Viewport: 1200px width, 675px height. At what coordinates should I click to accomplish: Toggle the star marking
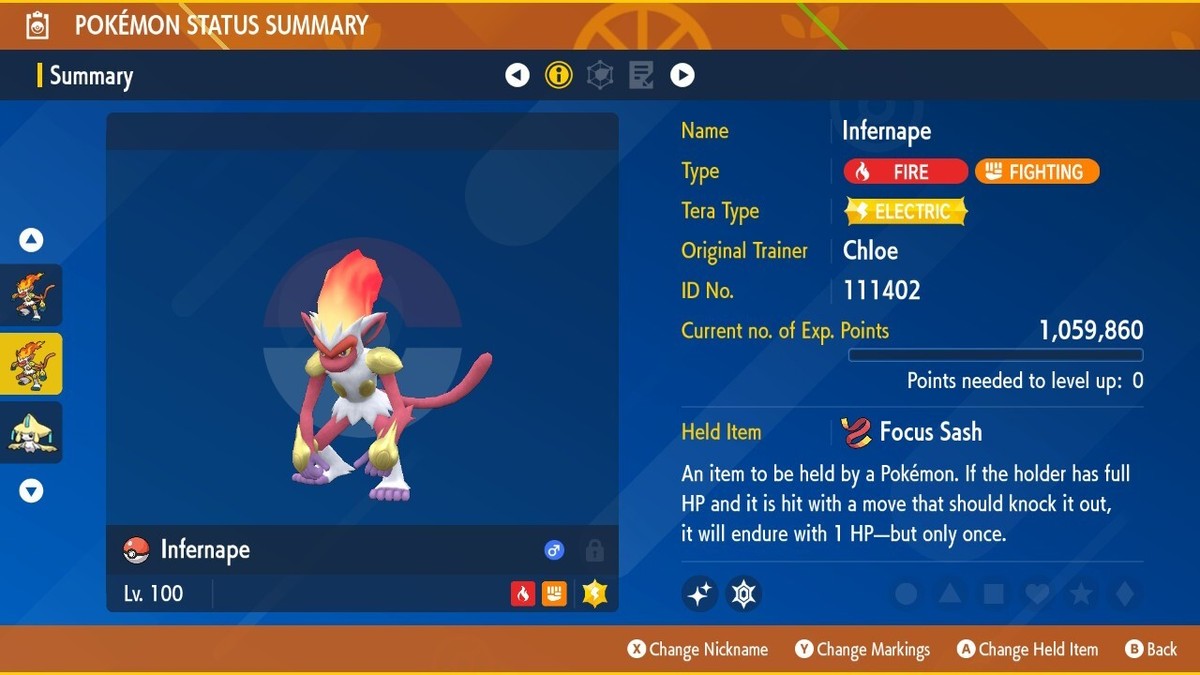coord(1081,594)
